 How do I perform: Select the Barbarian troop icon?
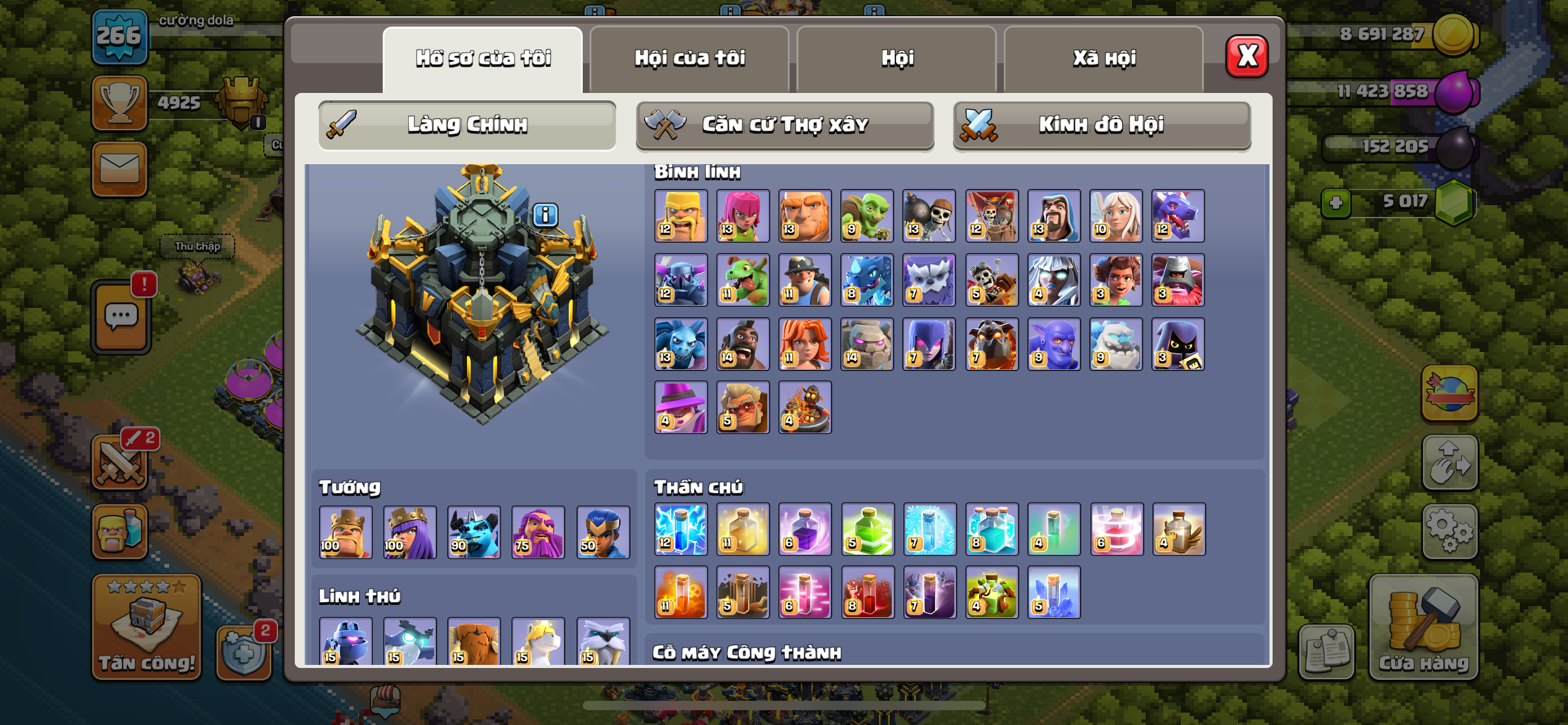(x=681, y=216)
